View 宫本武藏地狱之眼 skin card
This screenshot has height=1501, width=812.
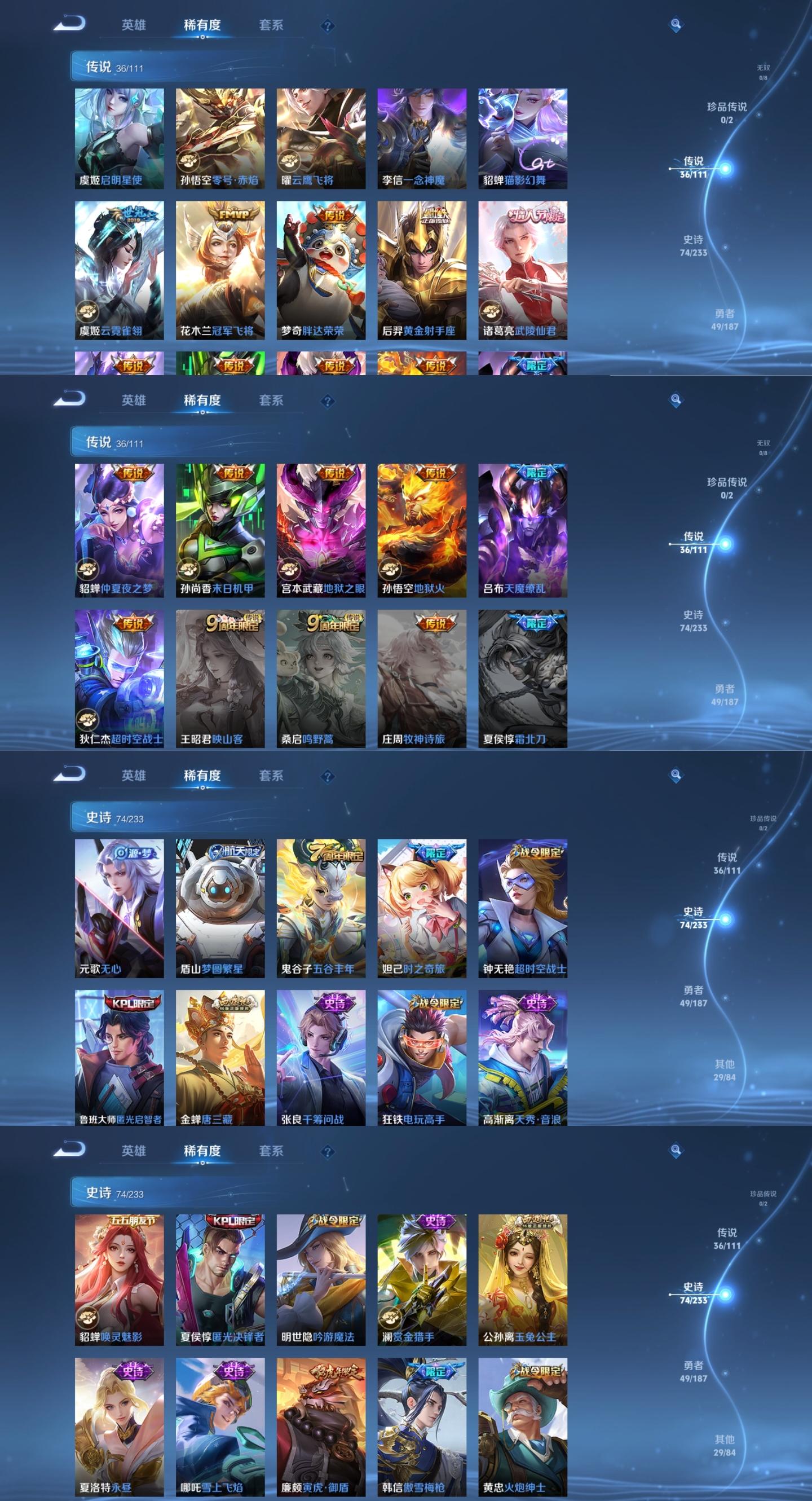pos(321,530)
